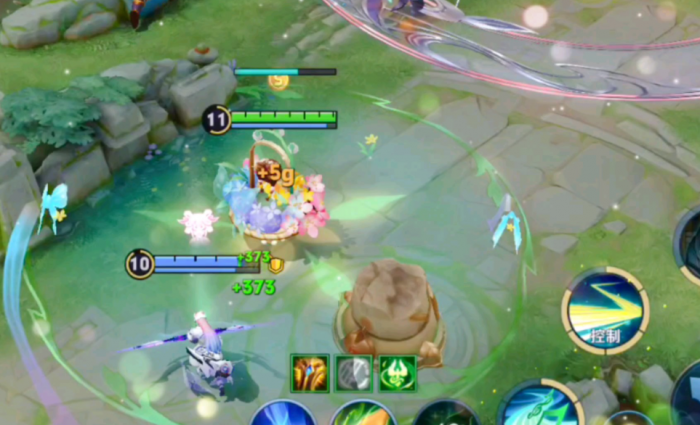Tap the grey stone item icon
This screenshot has width=700, height=425.
pyautogui.click(x=353, y=373)
